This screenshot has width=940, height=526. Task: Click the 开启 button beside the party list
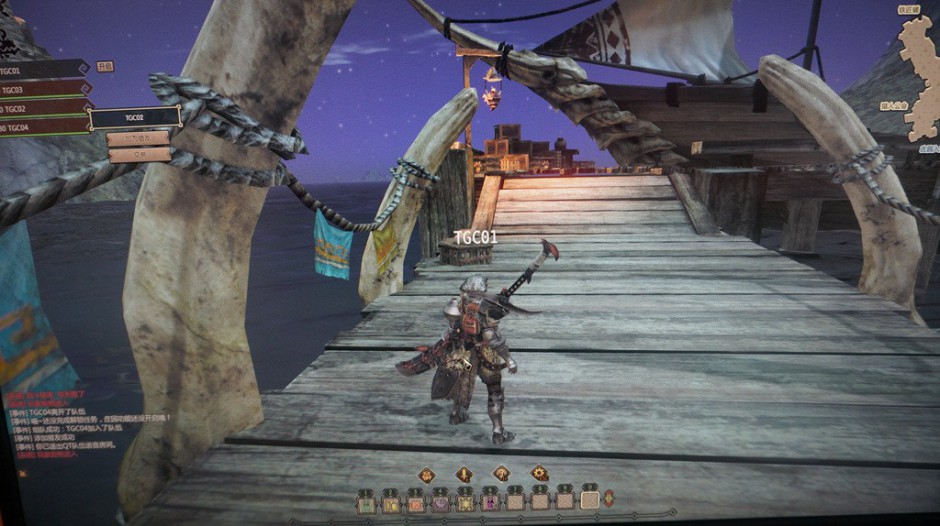click(105, 66)
